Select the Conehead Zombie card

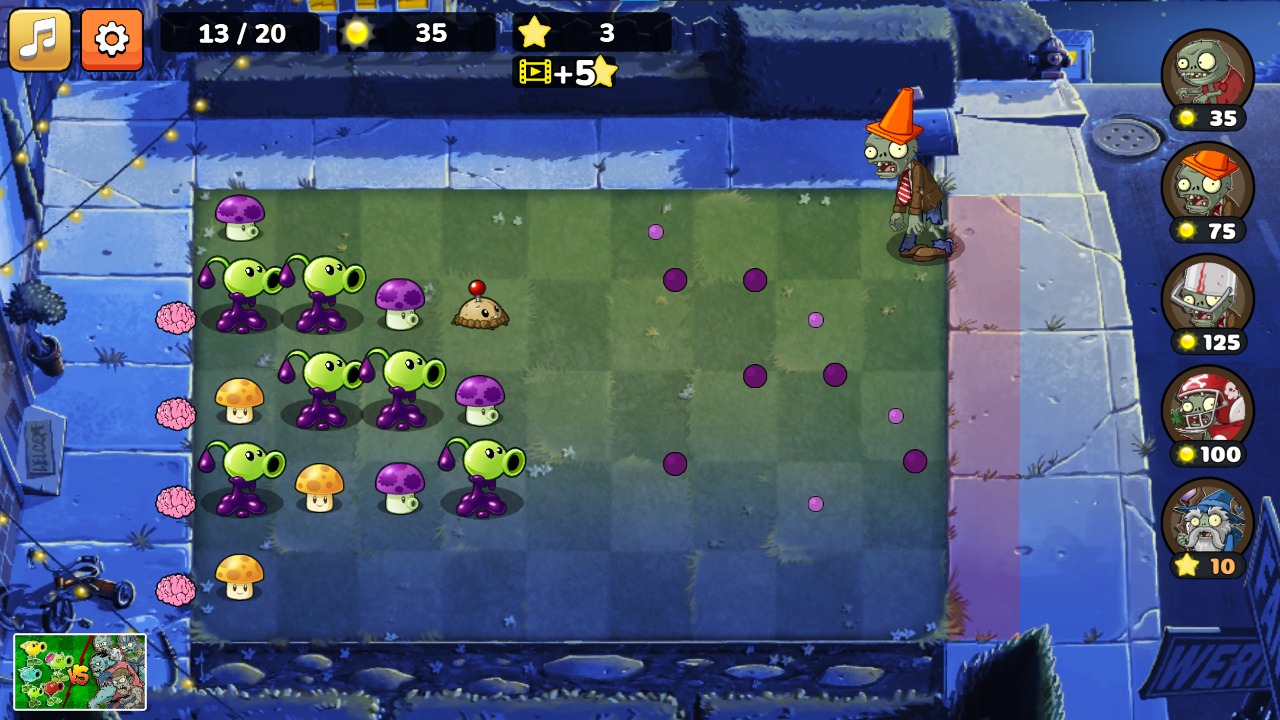click(x=1207, y=190)
